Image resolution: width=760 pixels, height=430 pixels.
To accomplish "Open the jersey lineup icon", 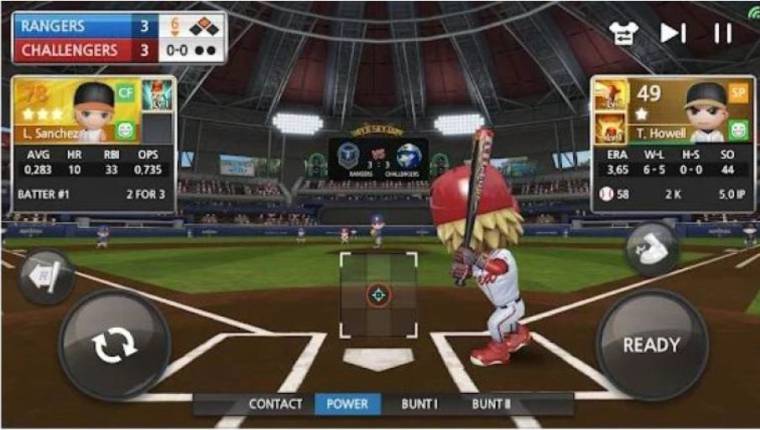I will click(x=625, y=33).
